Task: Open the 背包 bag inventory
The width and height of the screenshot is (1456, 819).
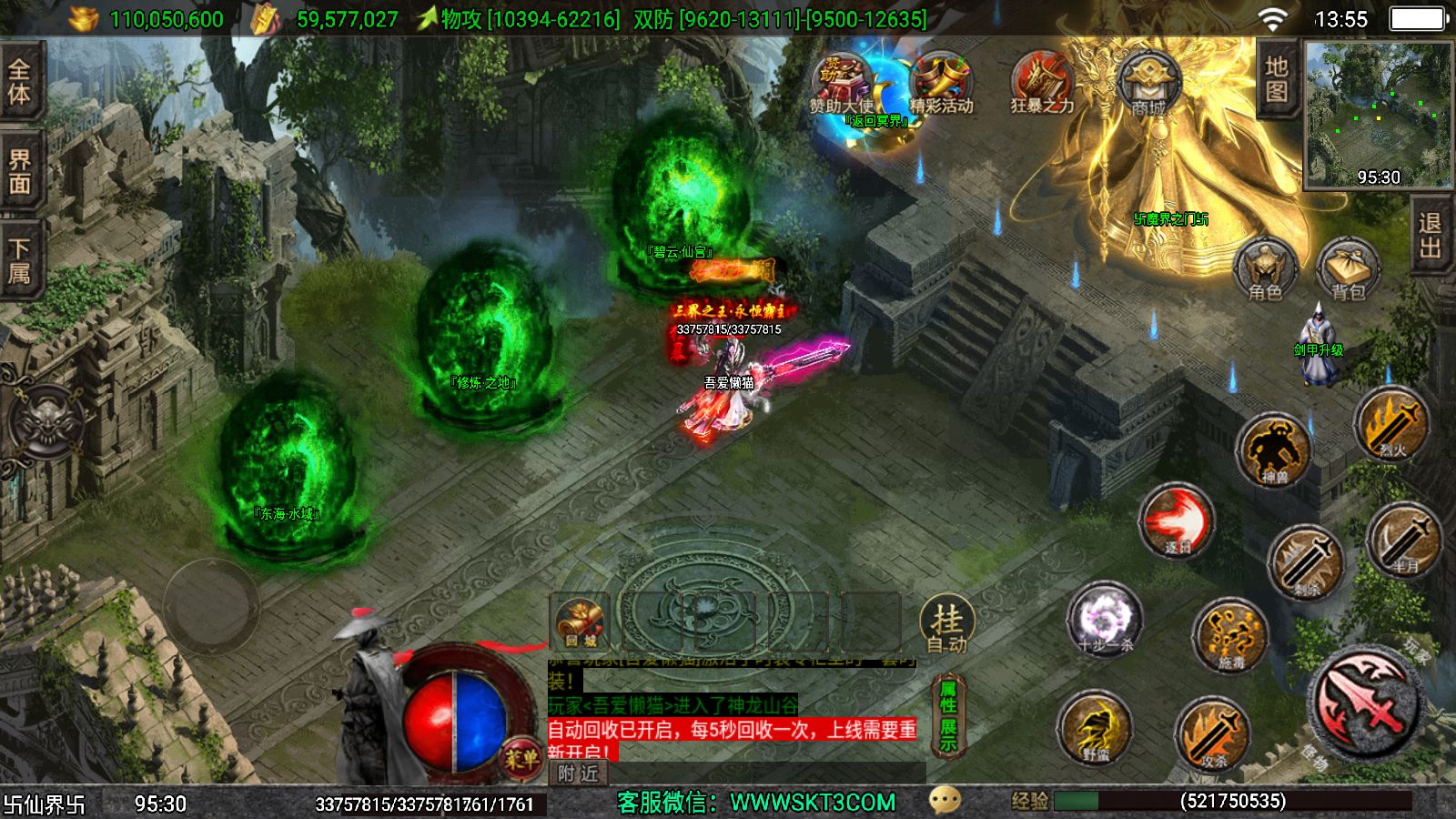Action: click(x=1348, y=270)
